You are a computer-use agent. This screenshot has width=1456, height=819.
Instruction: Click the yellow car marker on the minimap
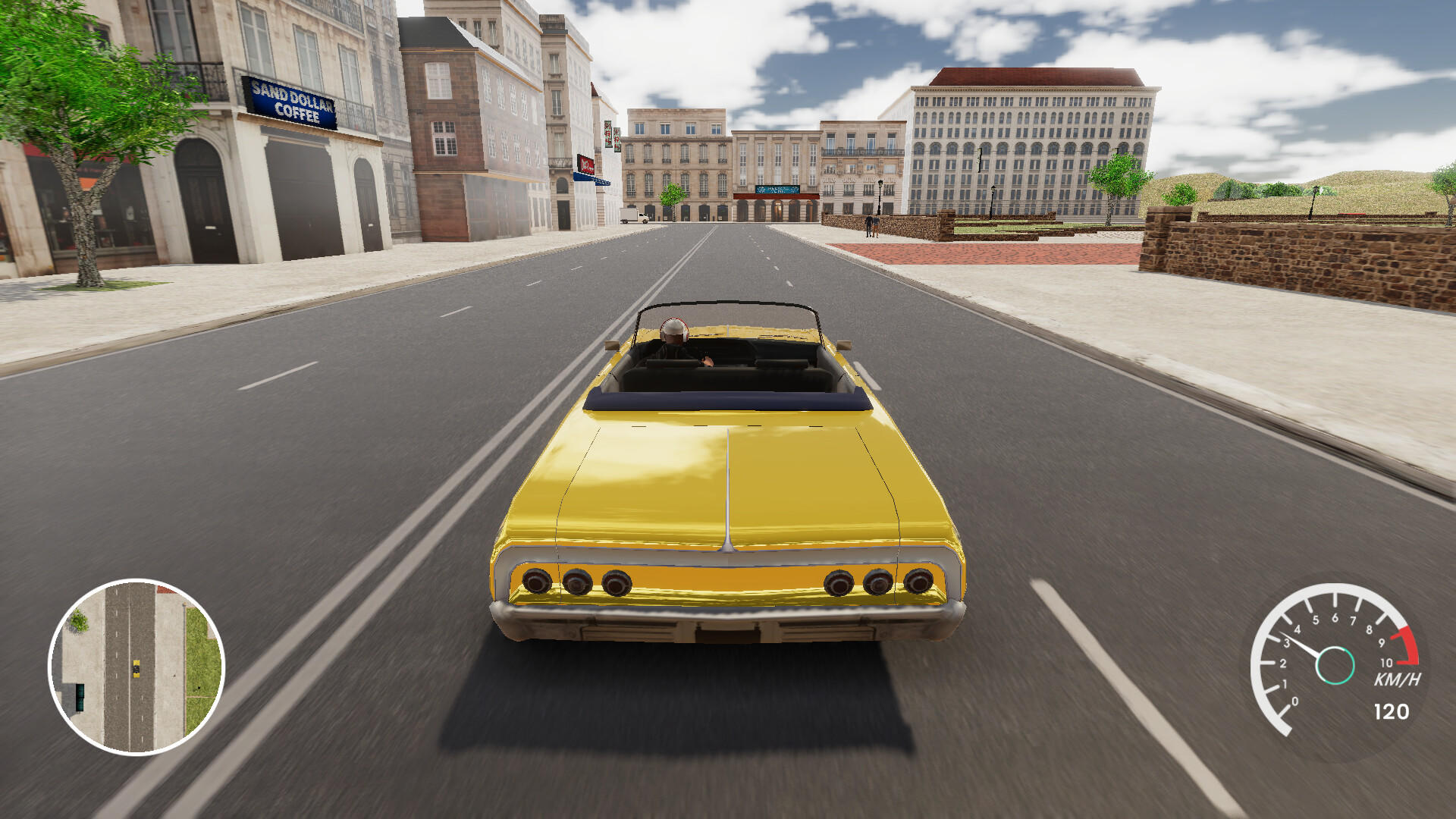[136, 668]
